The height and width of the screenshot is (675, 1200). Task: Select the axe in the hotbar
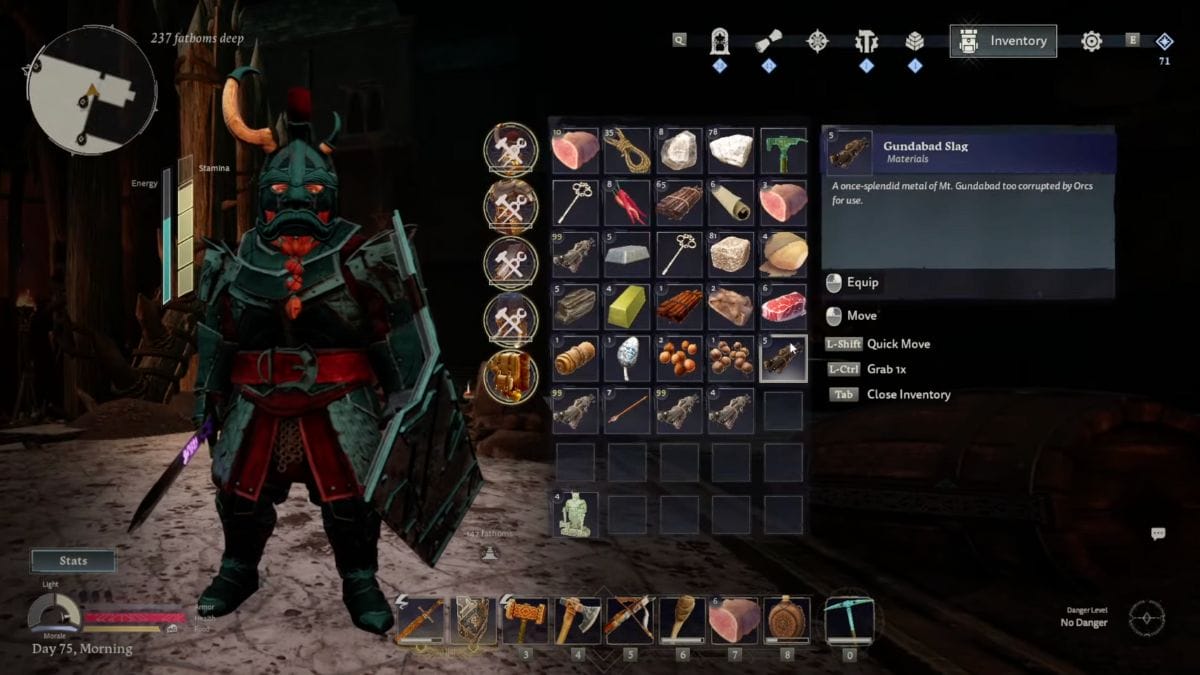click(577, 619)
